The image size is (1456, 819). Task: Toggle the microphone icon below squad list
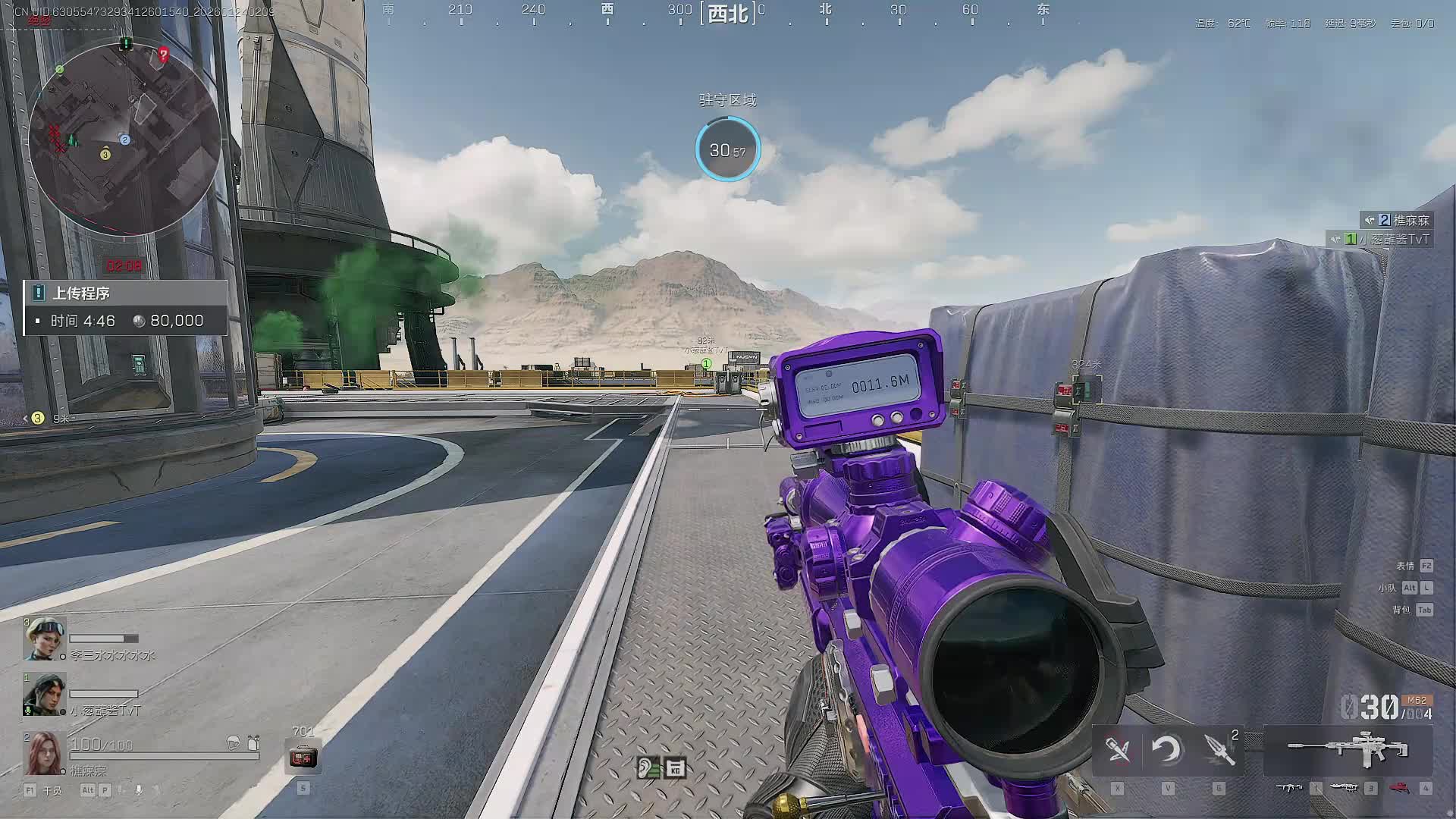point(139,789)
